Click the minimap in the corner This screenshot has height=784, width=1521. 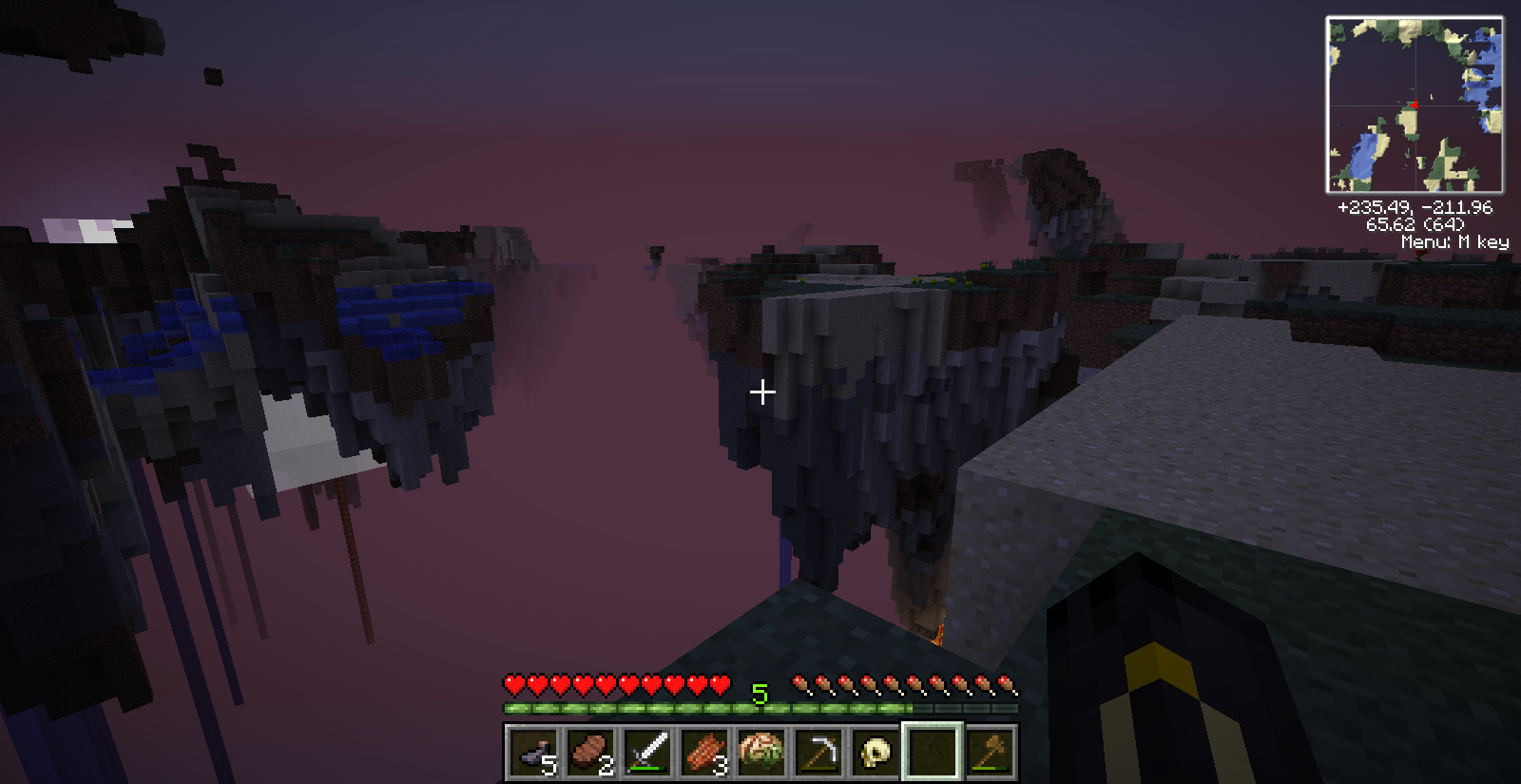click(x=1415, y=105)
